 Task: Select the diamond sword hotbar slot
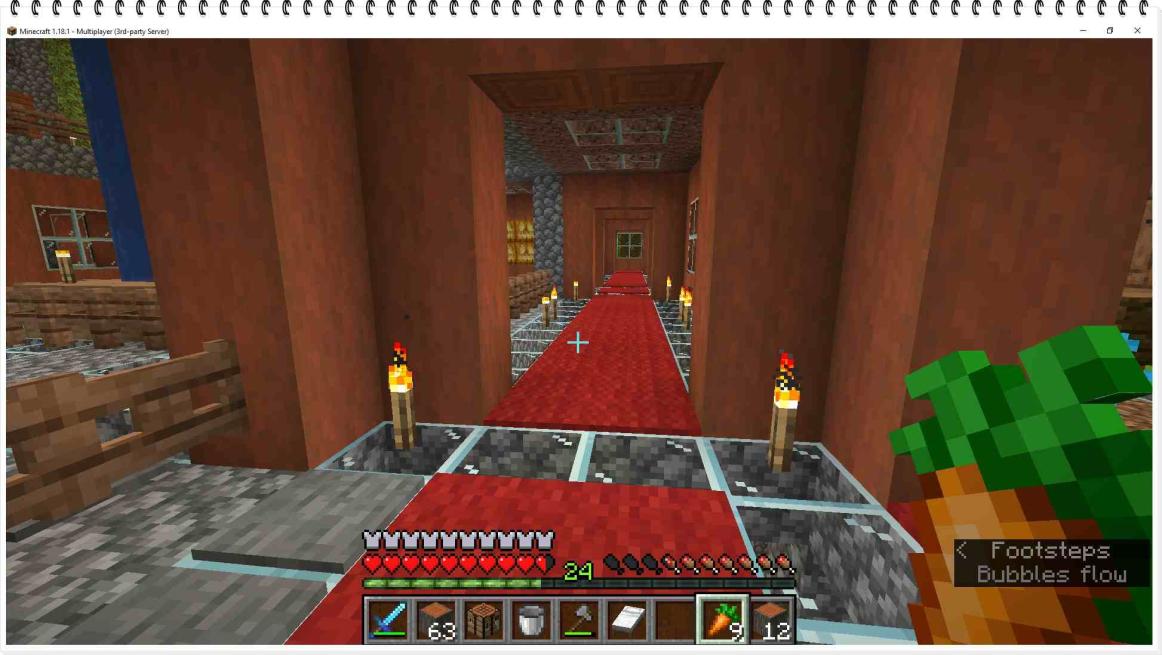[x=387, y=620]
